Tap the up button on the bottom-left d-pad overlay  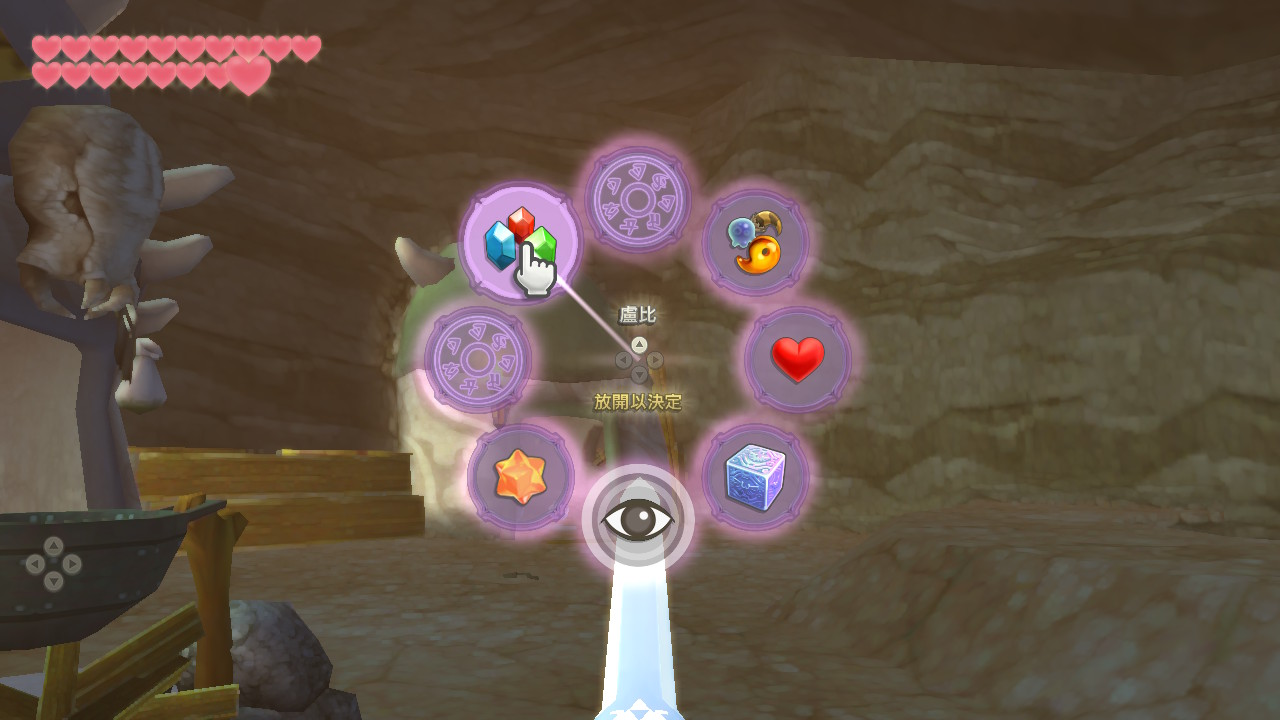pos(53,548)
